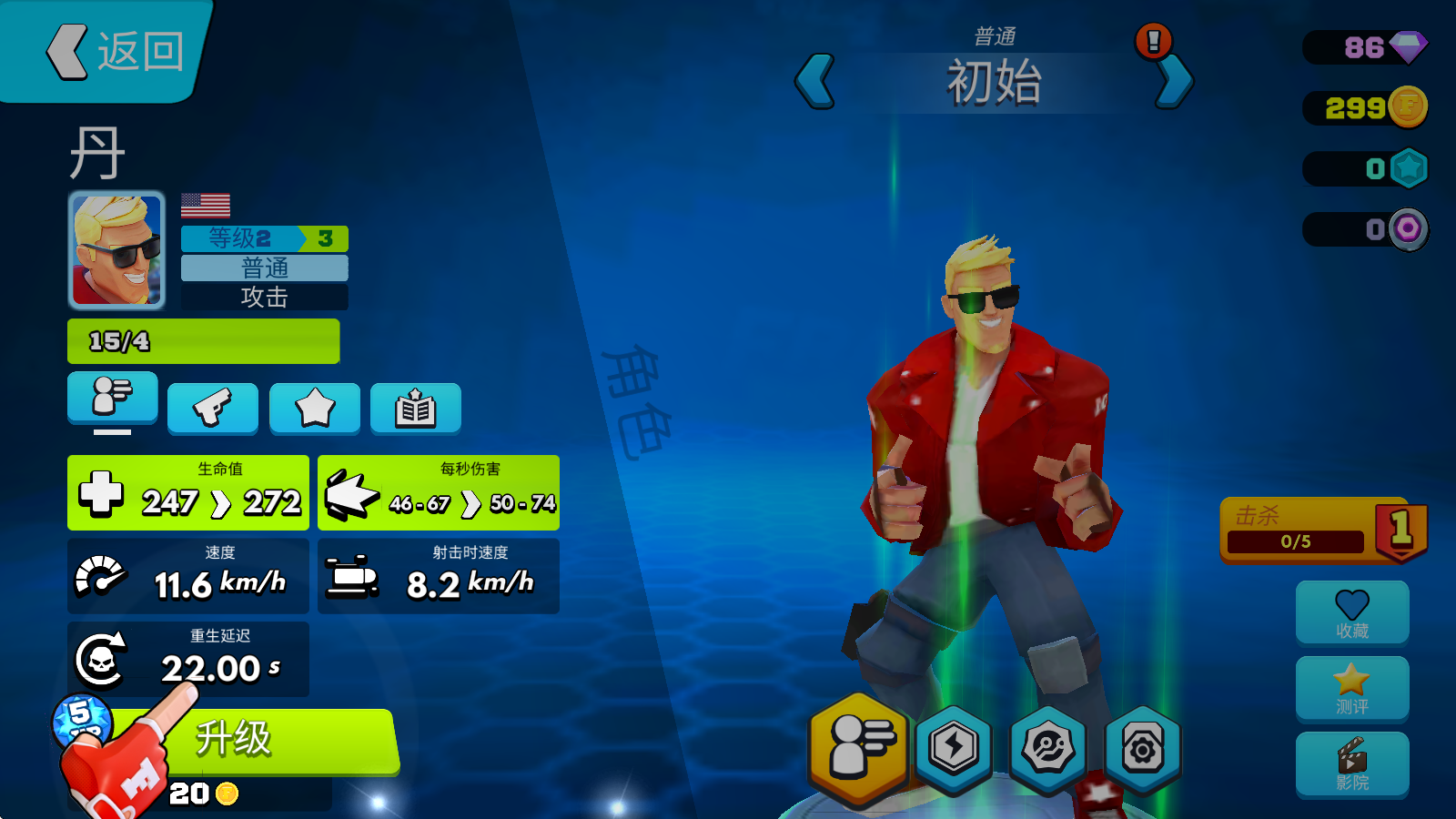Select the gadgets hexagon category icon
1456x819 pixels.
pyautogui.click(x=1049, y=748)
